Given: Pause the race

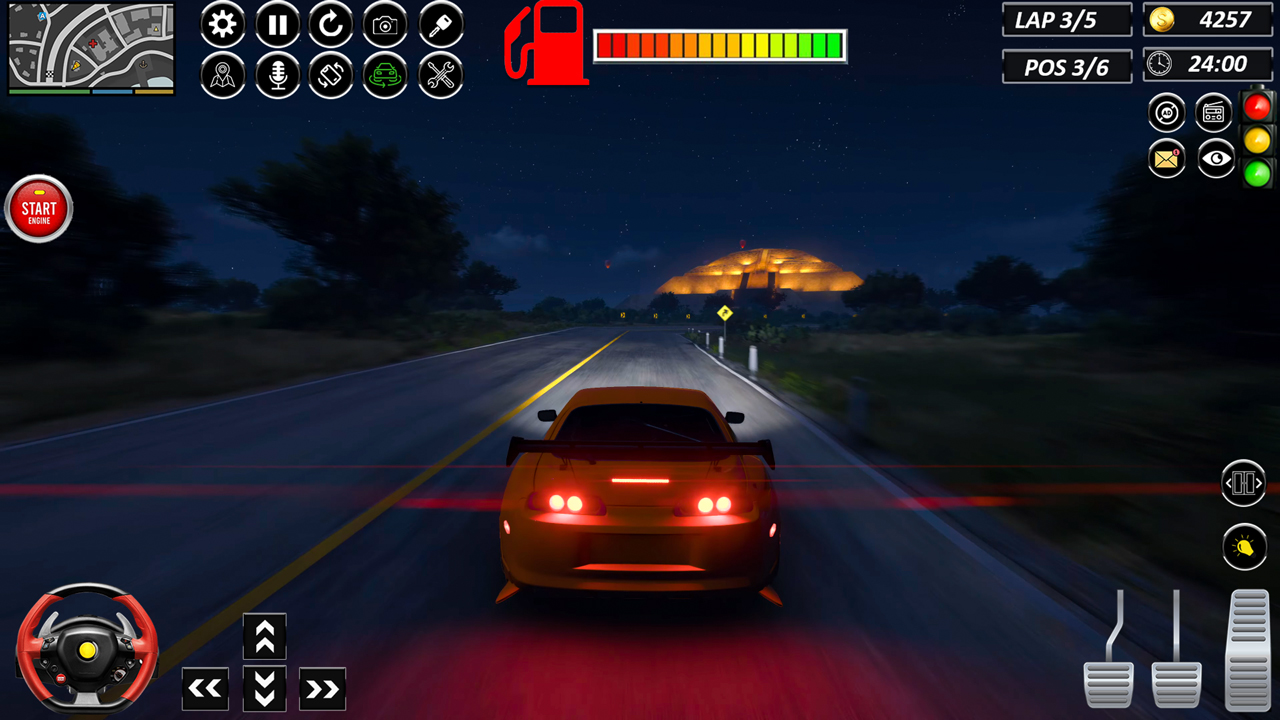Looking at the screenshot, I should click(x=276, y=25).
